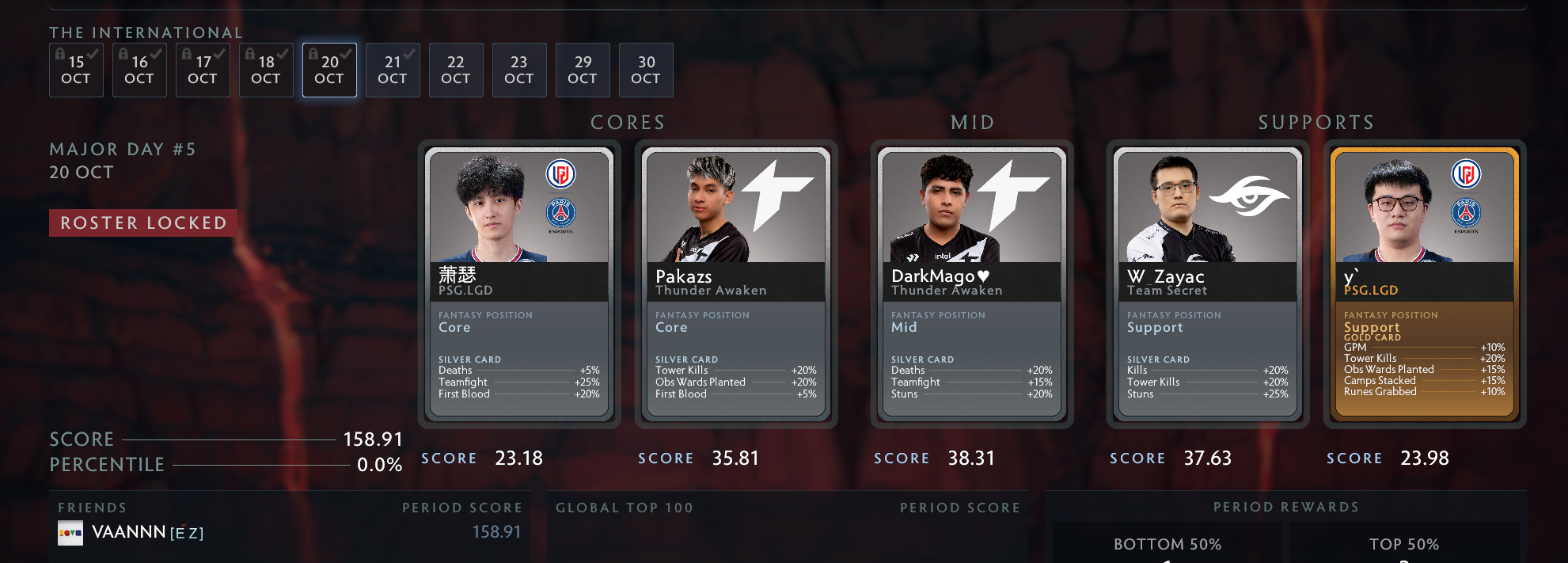Choose the 18 OCT date tab
The image size is (1568, 563).
[266, 70]
